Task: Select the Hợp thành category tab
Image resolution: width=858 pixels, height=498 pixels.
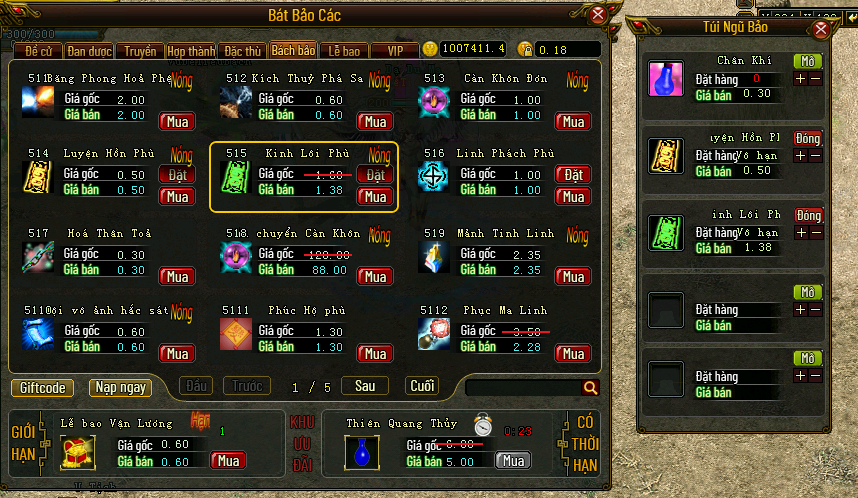Action: click(x=191, y=50)
